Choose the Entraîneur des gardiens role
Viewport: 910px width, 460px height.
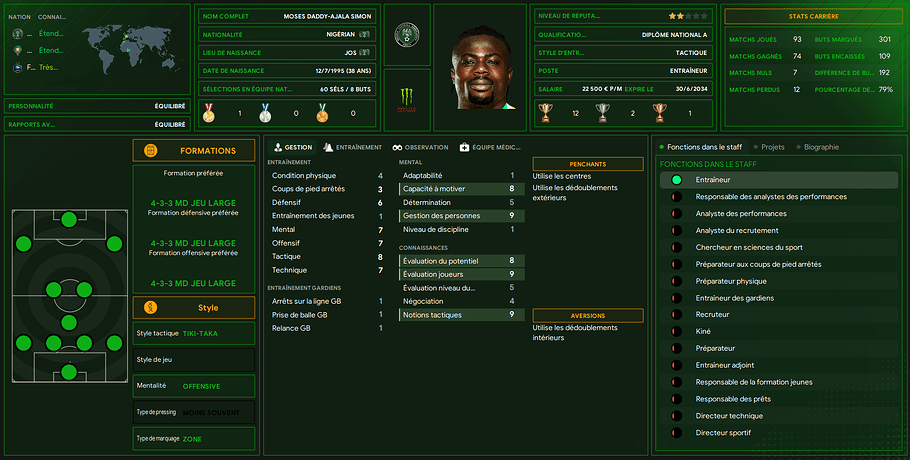[x=738, y=298]
